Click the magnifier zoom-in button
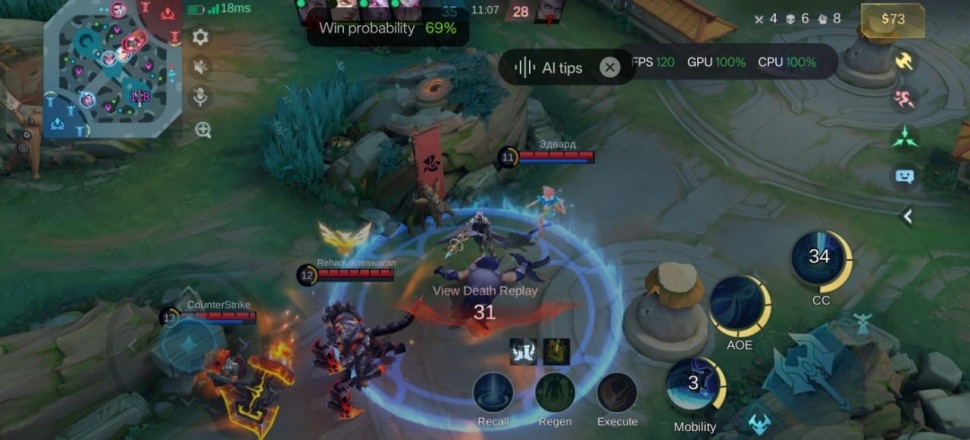970x440 pixels. click(203, 130)
